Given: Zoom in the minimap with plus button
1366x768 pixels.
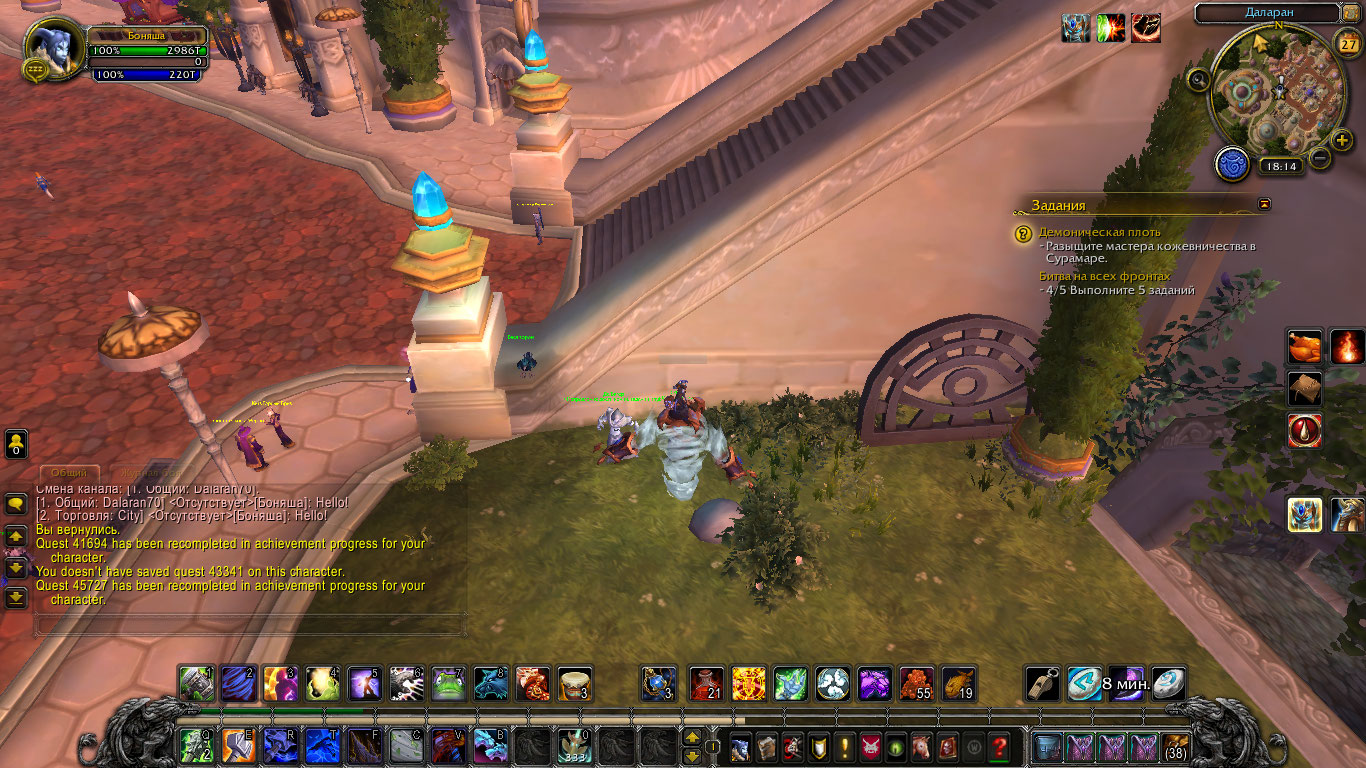Looking at the screenshot, I should point(1342,140).
